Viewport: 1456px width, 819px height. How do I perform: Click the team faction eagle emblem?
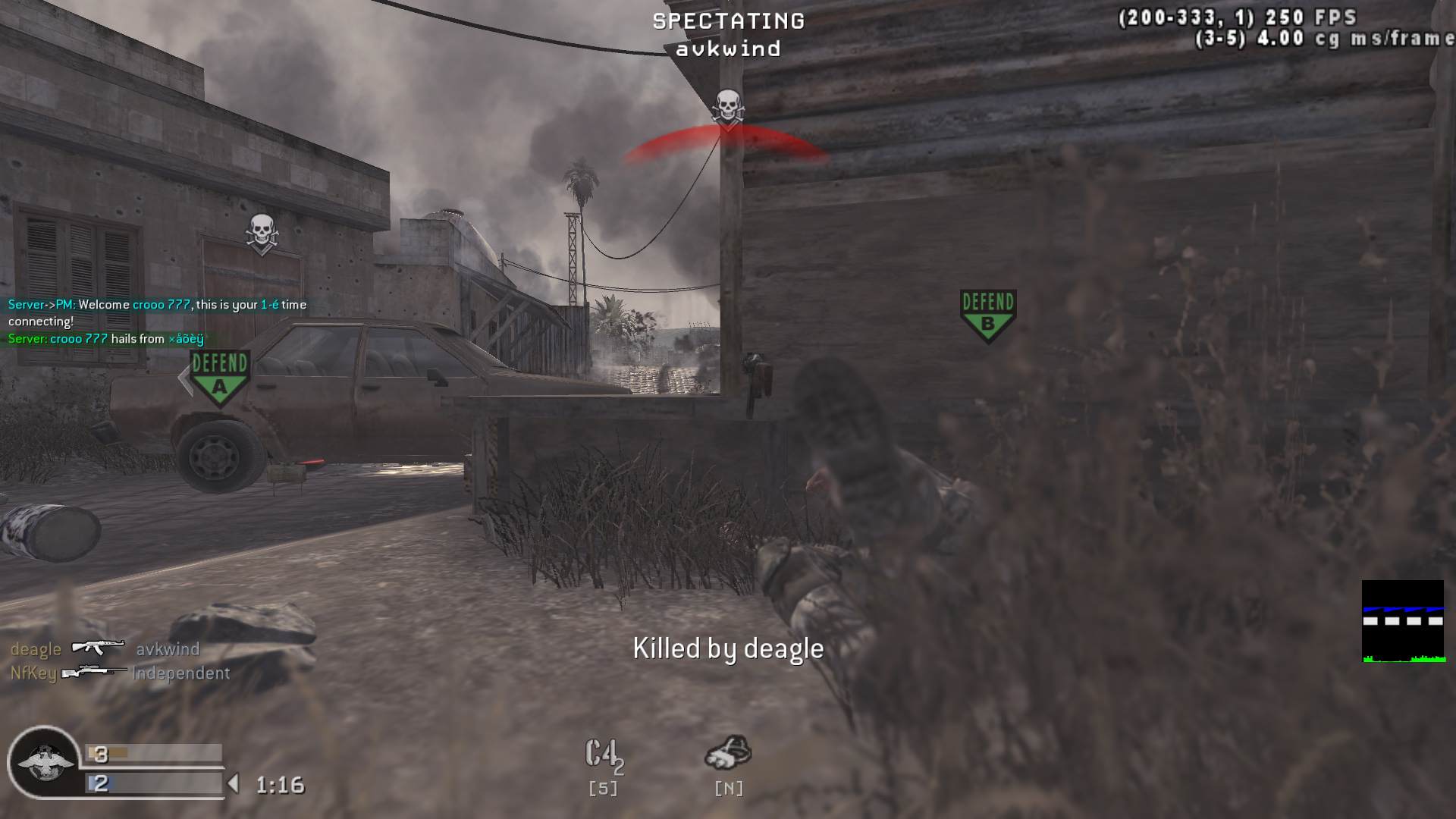point(44,762)
